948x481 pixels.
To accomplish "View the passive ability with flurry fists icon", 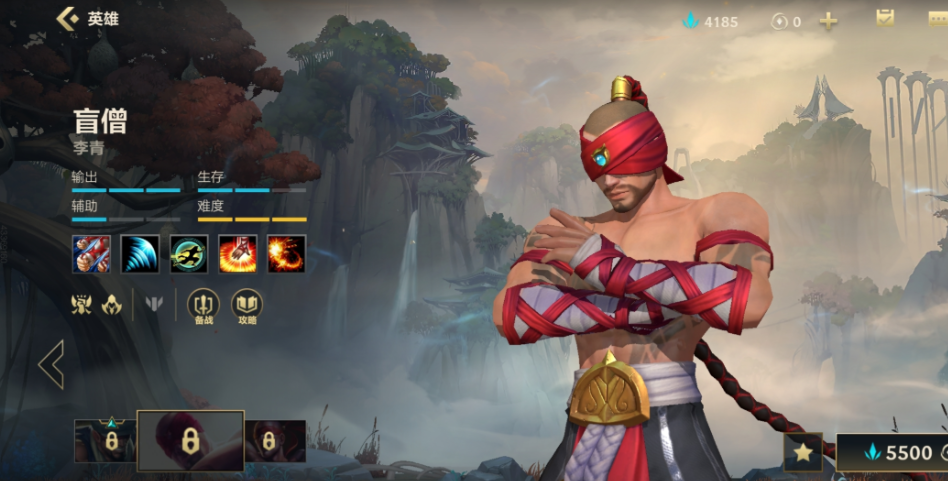I will pos(91,254).
